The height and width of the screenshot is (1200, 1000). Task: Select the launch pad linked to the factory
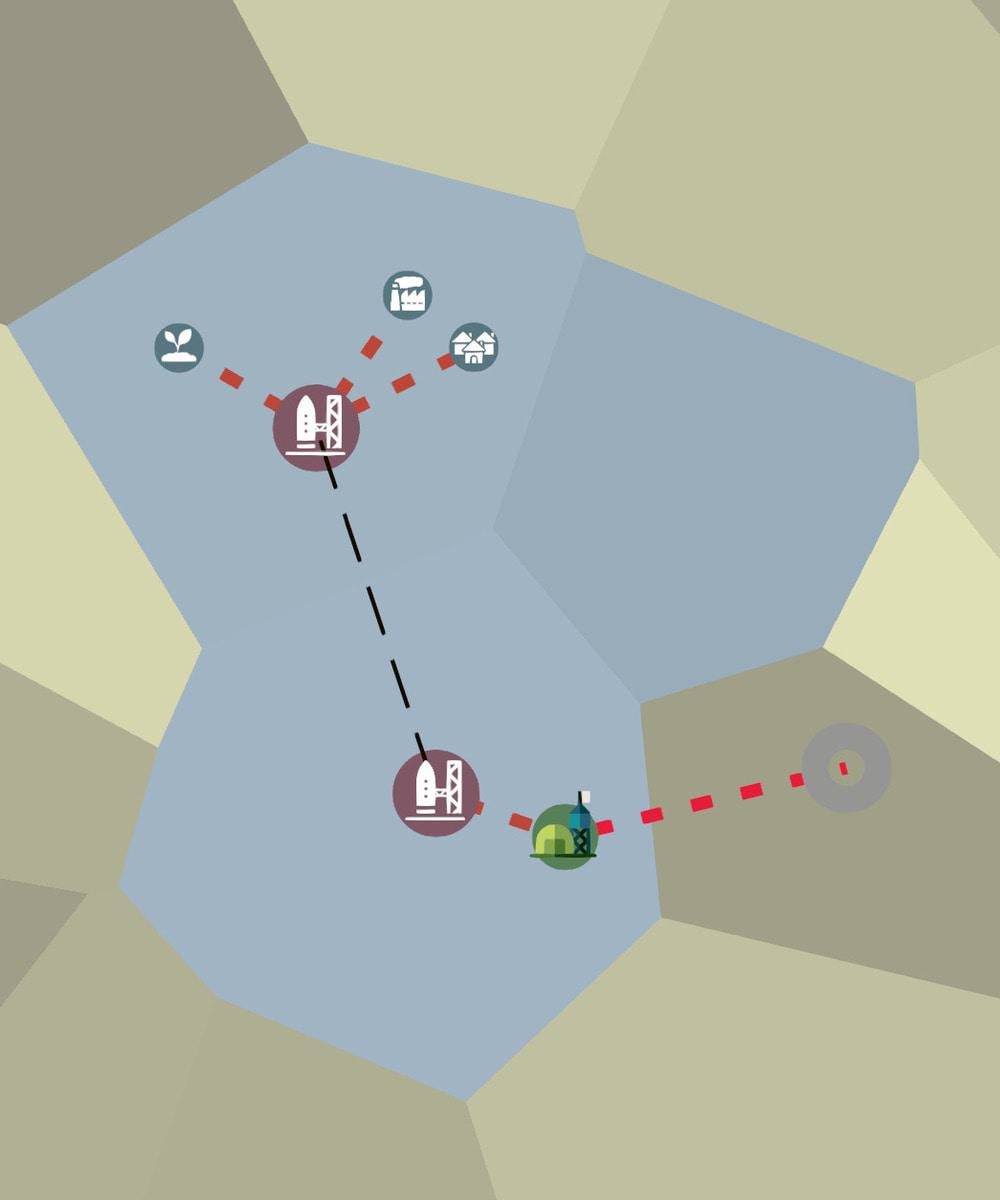coord(316,428)
